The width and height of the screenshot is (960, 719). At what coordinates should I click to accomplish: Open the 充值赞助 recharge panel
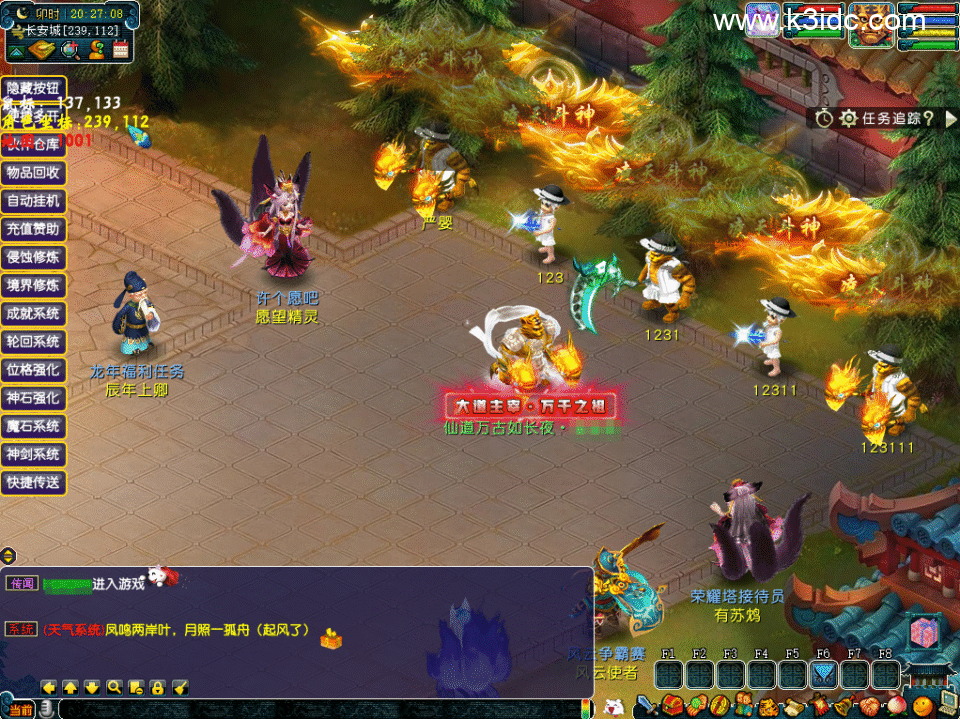tap(33, 228)
